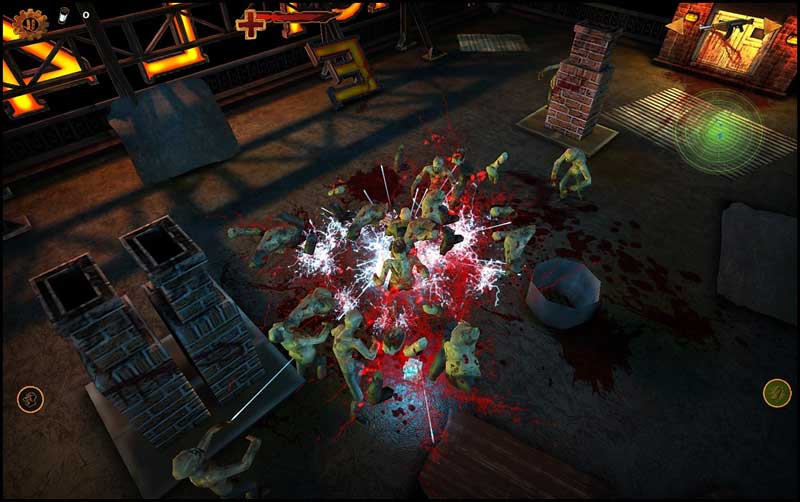
Task: Click the green circular radar
Action: pos(718,132)
